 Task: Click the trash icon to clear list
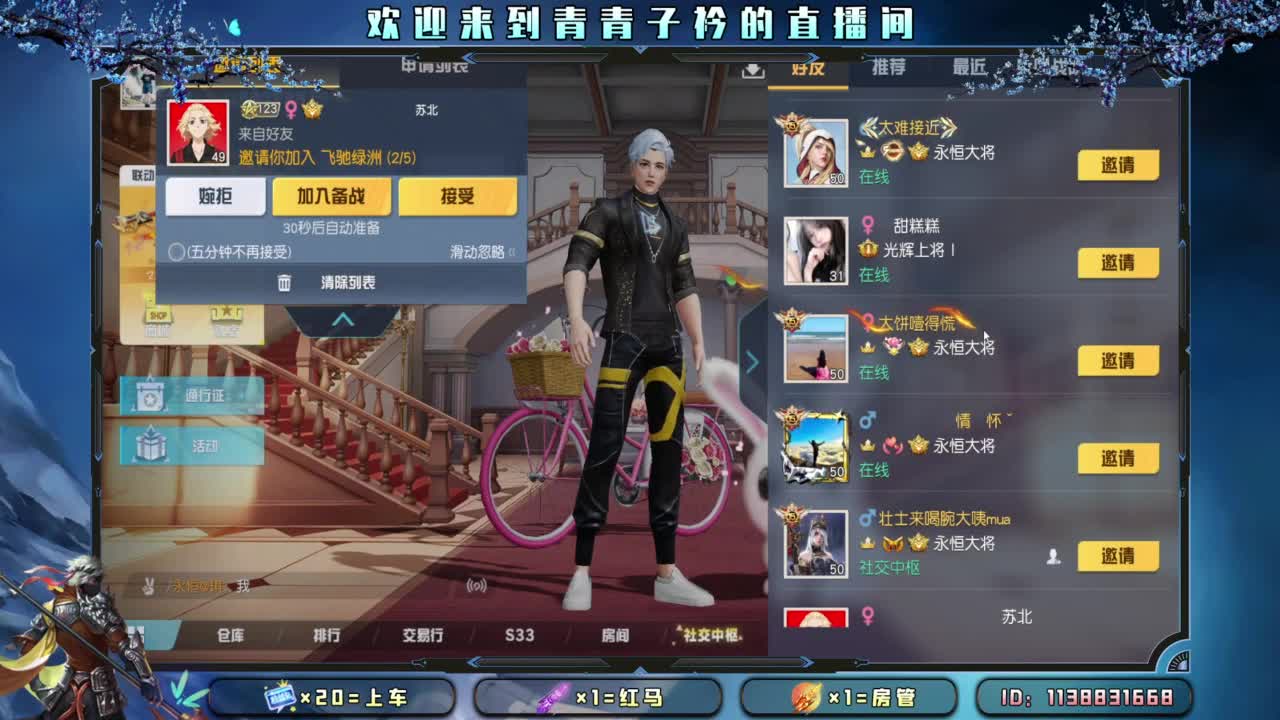point(284,282)
